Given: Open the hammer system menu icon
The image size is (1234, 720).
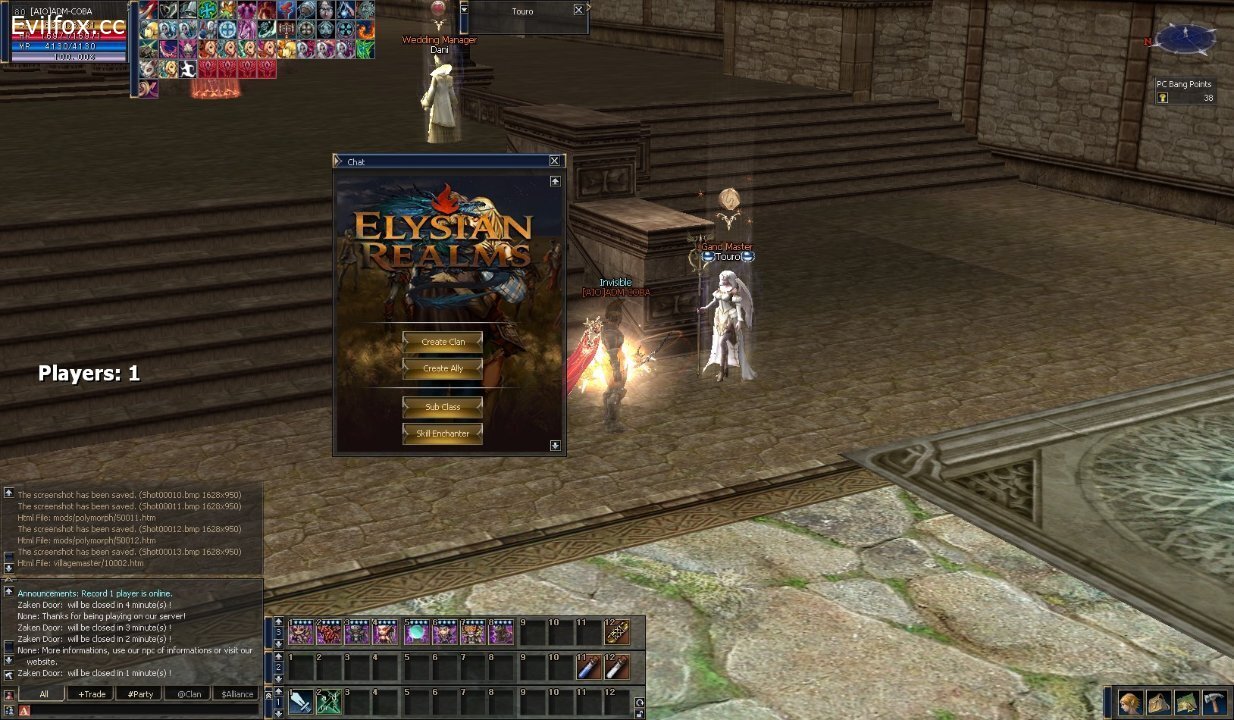Looking at the screenshot, I should [x=1214, y=702].
